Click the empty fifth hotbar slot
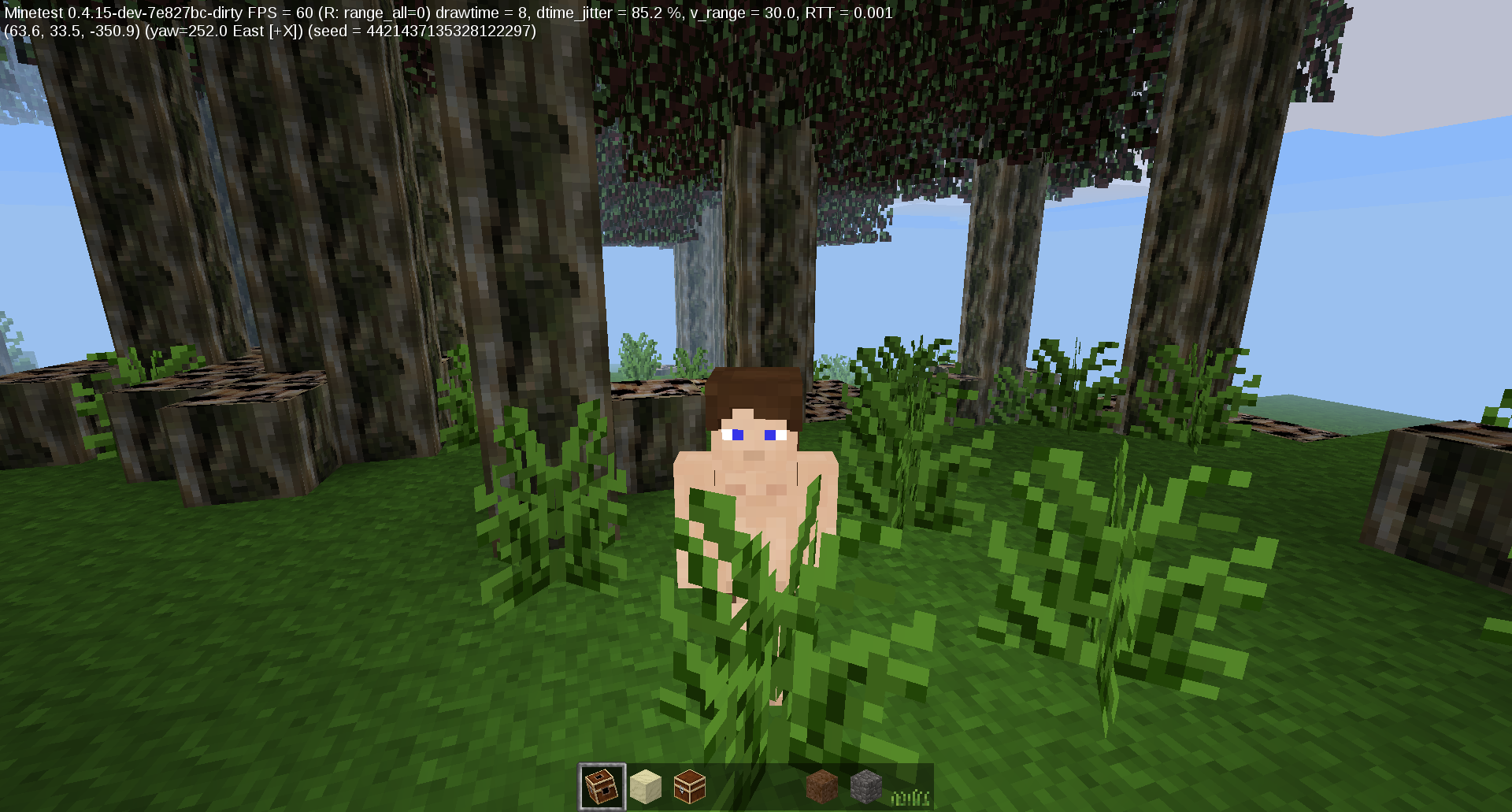1512x812 pixels. click(779, 786)
